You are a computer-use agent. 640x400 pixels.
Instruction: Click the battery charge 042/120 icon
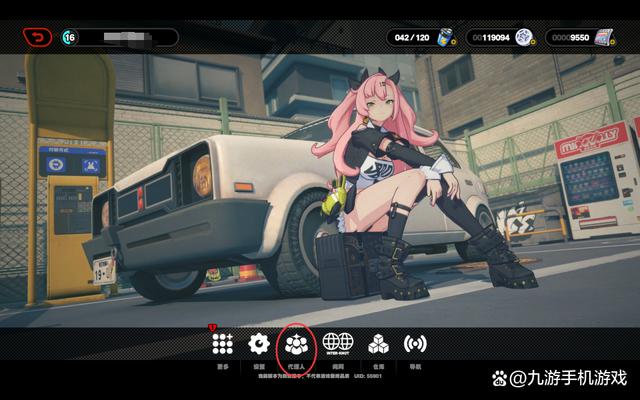point(447,38)
